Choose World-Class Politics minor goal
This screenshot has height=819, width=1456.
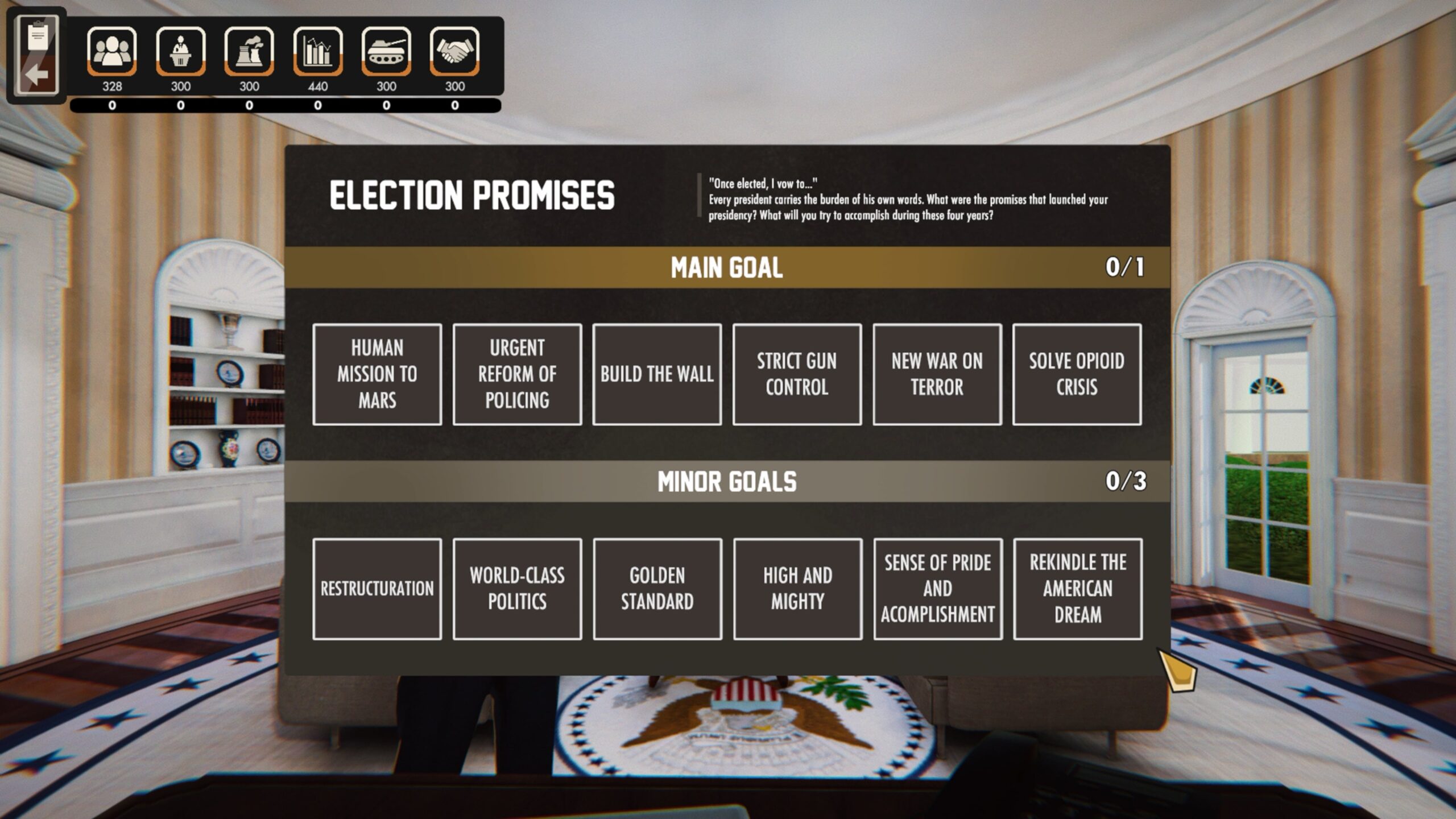click(517, 589)
